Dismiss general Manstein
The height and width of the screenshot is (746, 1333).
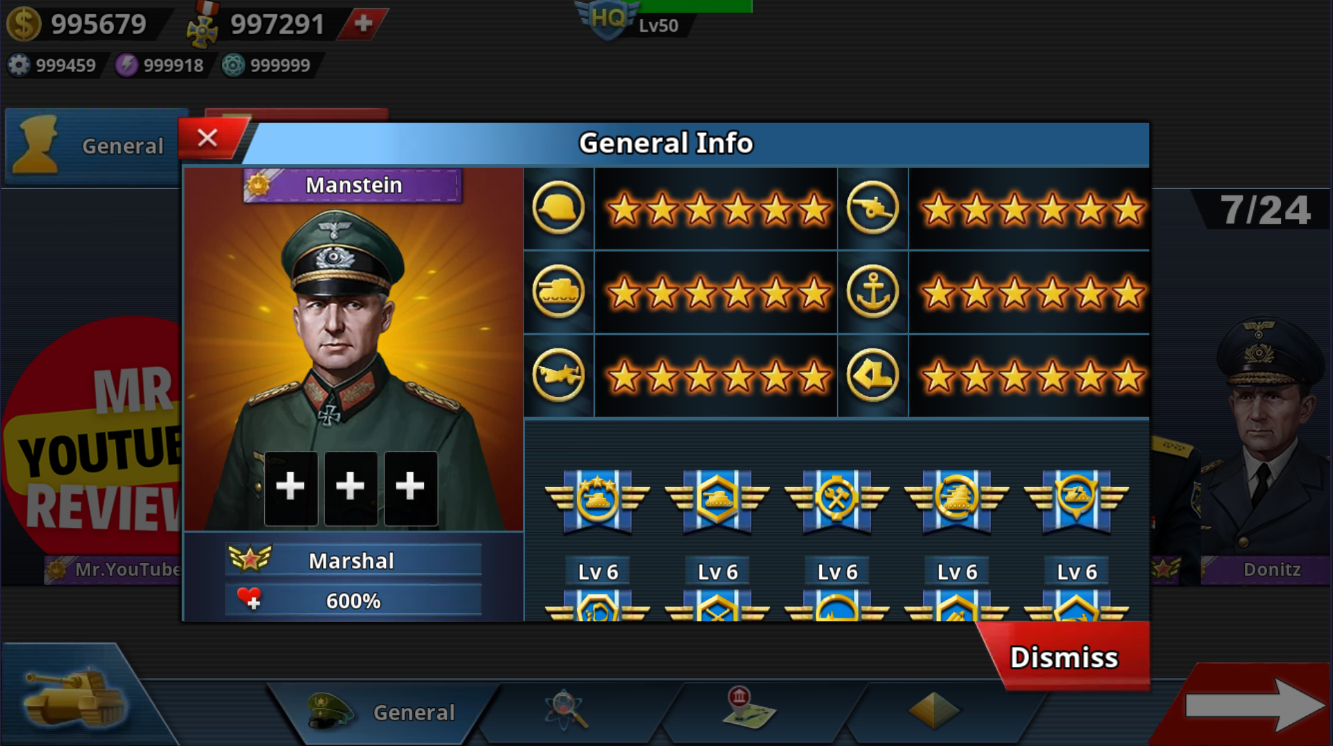[x=1063, y=657]
